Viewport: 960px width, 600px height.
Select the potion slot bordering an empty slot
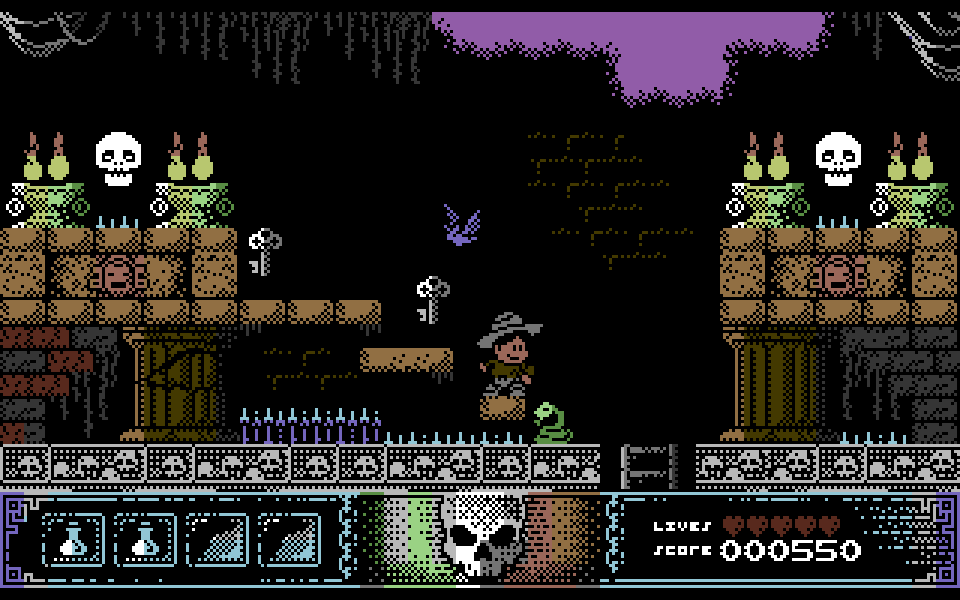tap(145, 540)
